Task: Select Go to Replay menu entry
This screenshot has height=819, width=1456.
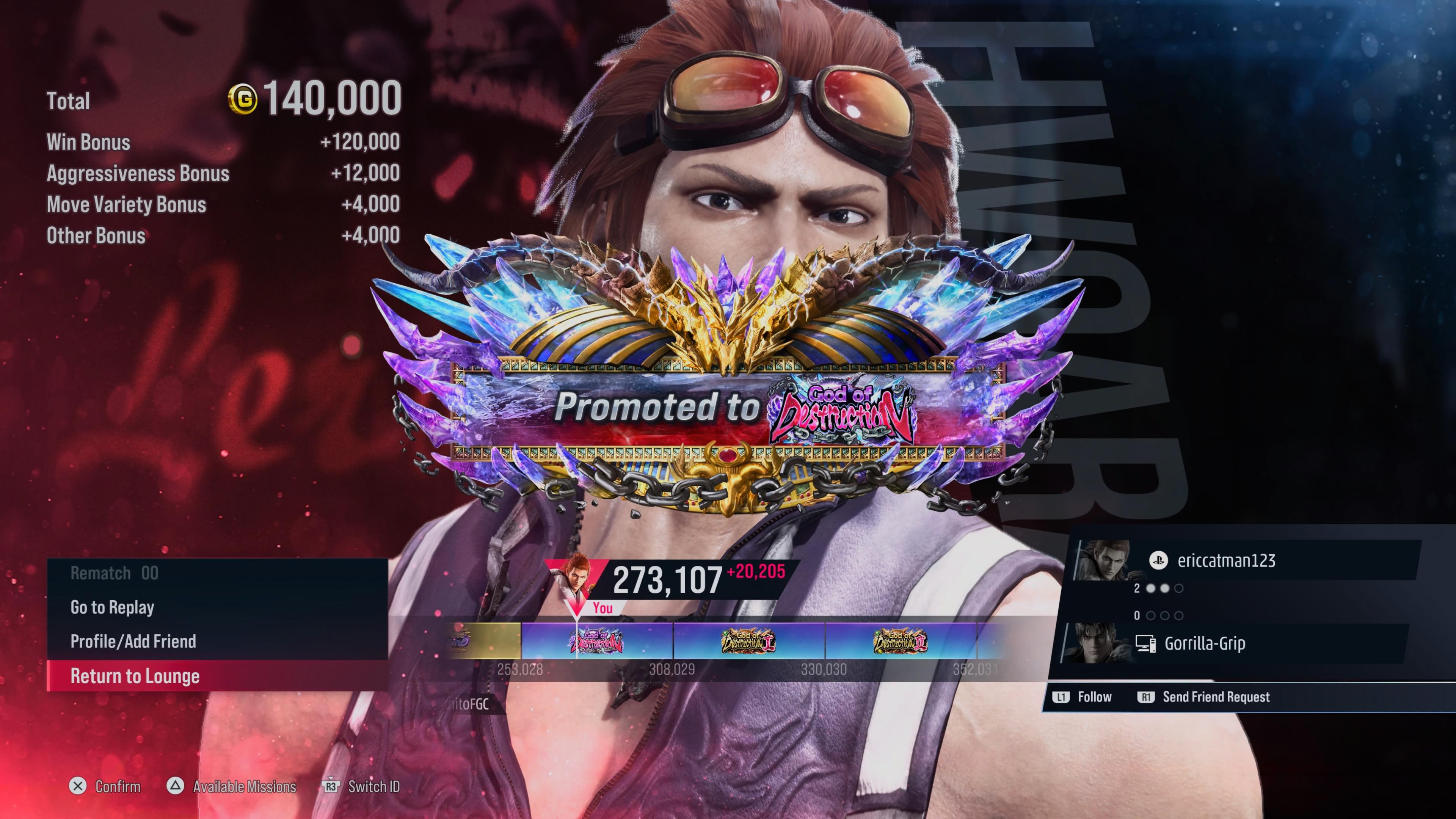Action: pyautogui.click(x=113, y=607)
